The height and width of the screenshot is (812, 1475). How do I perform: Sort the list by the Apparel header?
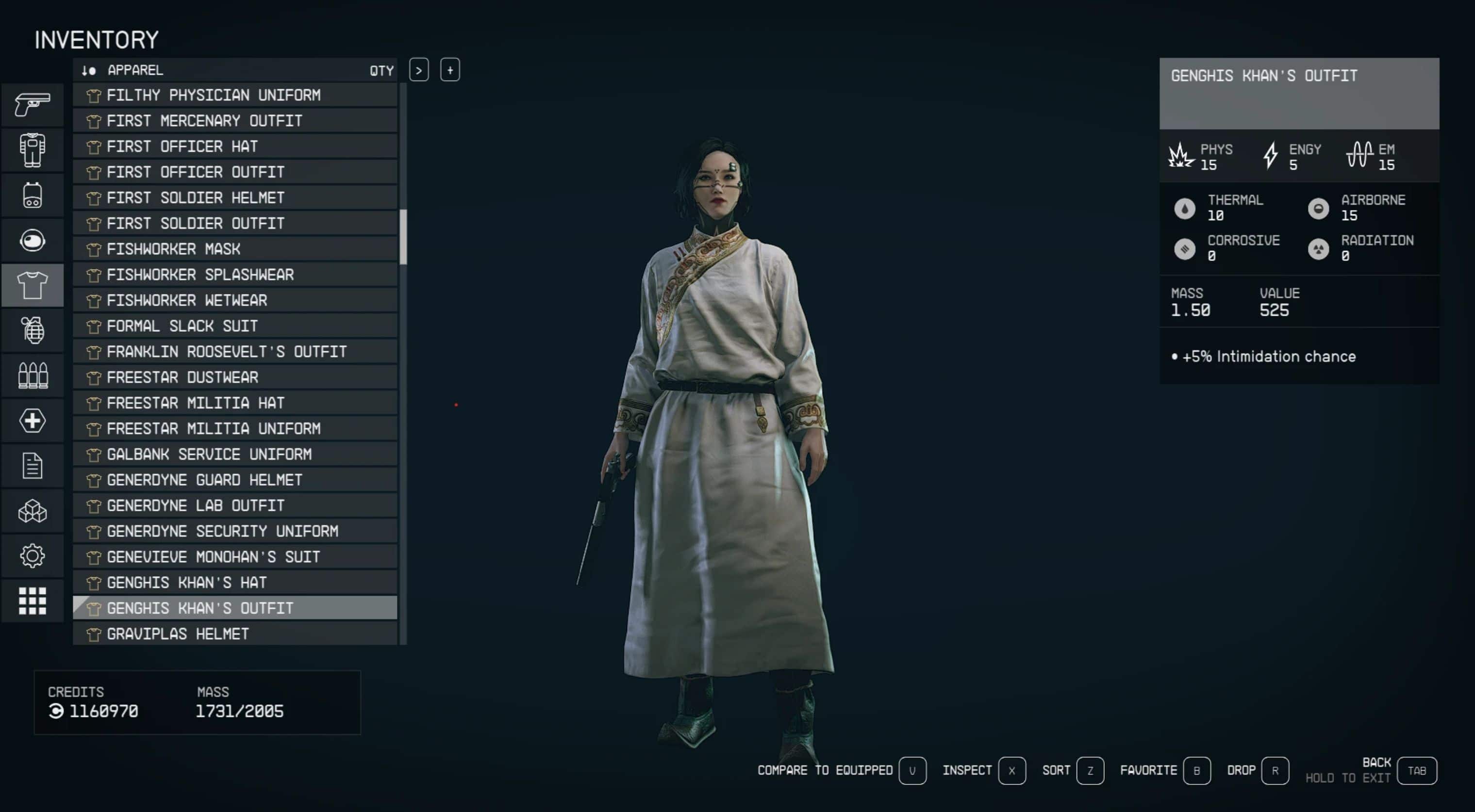(x=135, y=70)
